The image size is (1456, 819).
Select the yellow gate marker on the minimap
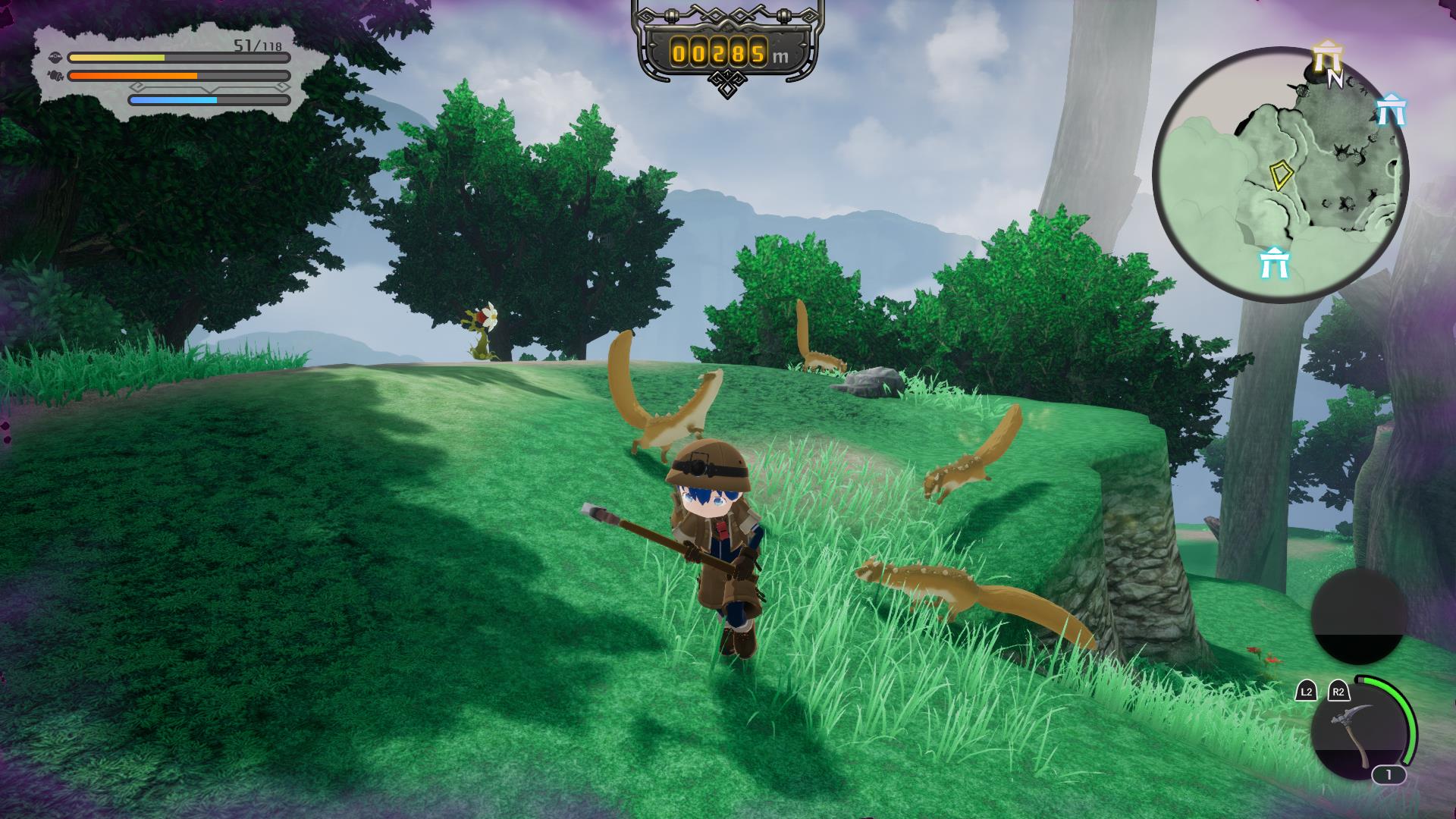point(1327,58)
